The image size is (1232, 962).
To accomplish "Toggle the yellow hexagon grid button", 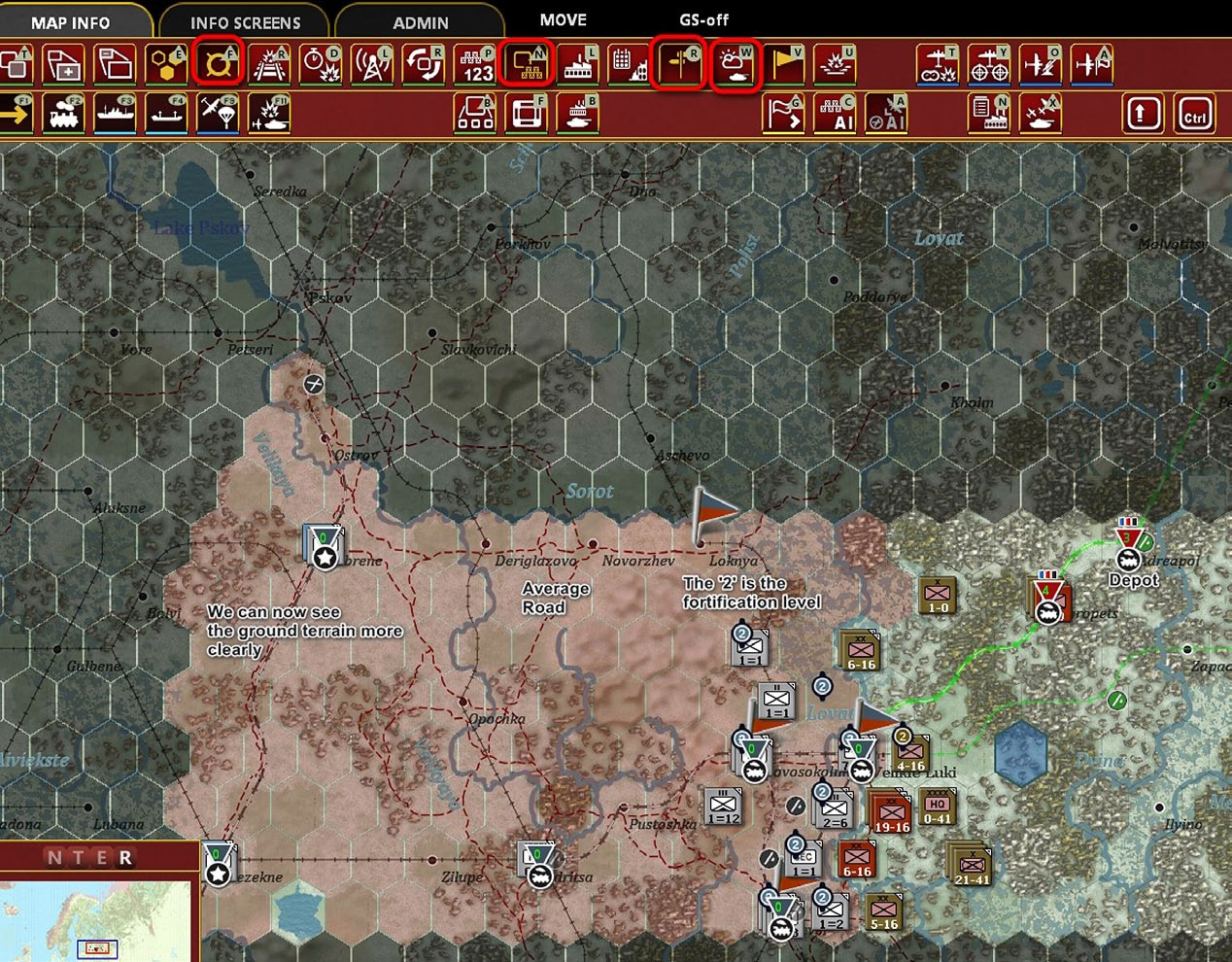I will coord(166,65).
